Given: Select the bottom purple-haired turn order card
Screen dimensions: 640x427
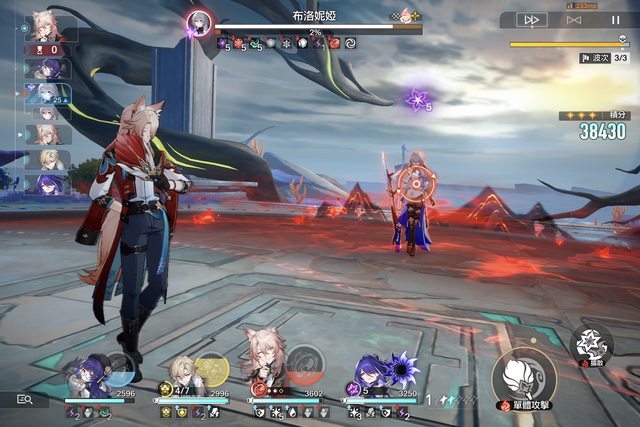Looking at the screenshot, I should pos(50,183).
